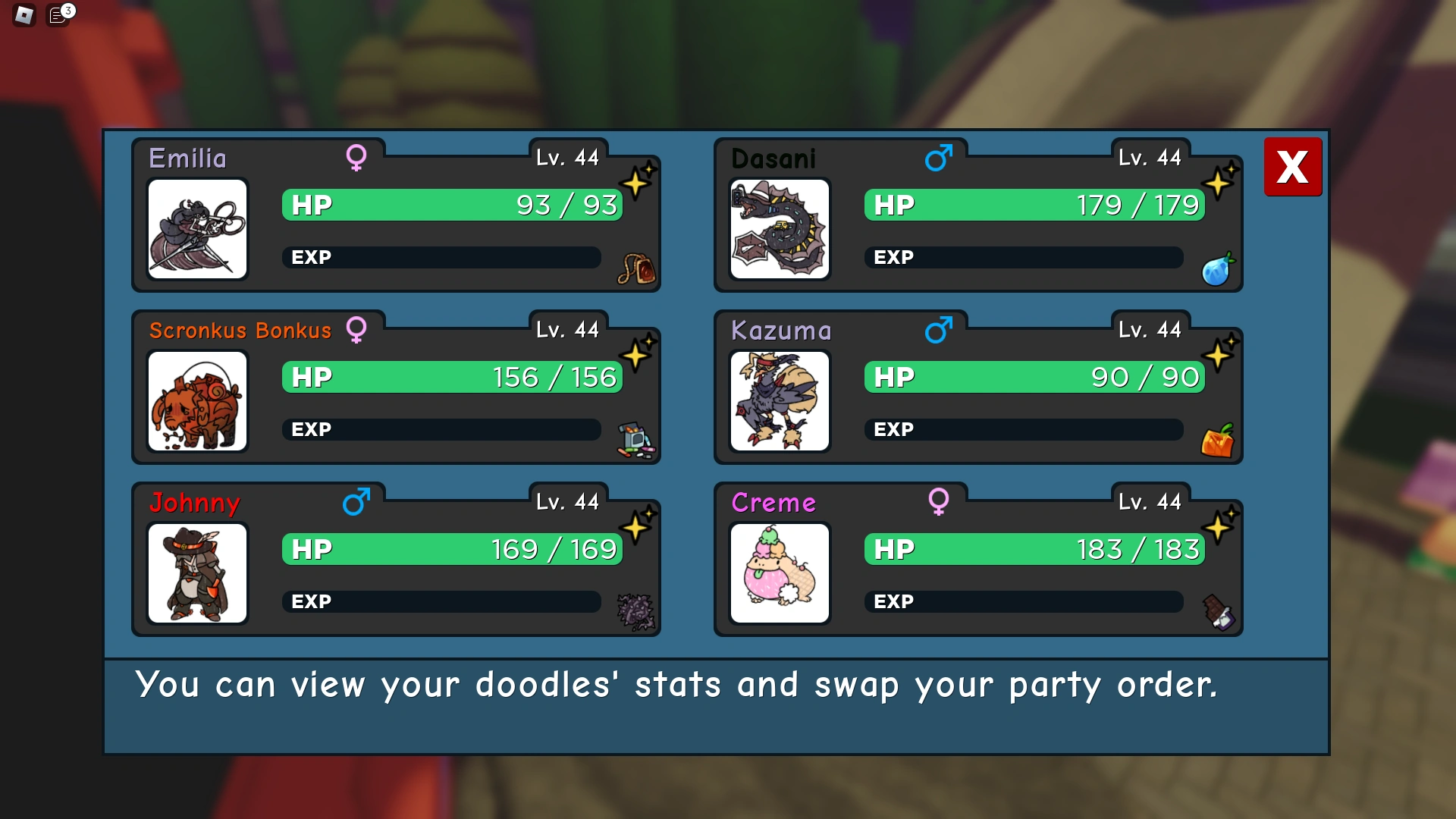Select Creme's ice cream portrait
Viewport: 1456px width, 819px height.
coord(780,574)
